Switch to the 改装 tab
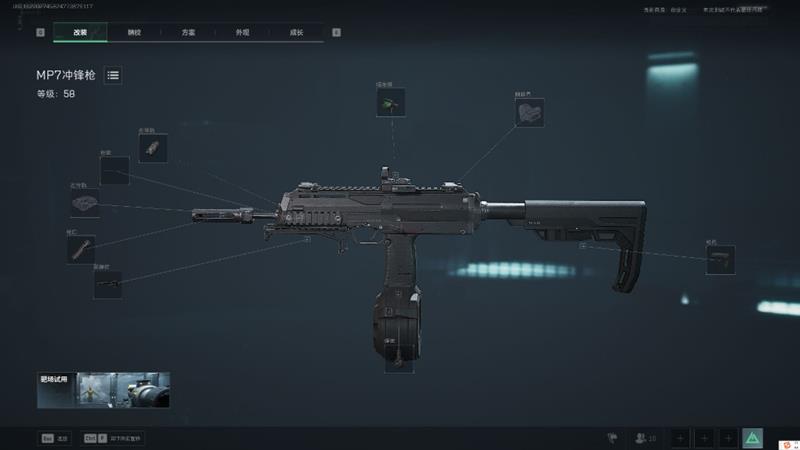800x450 pixels. 80,32
